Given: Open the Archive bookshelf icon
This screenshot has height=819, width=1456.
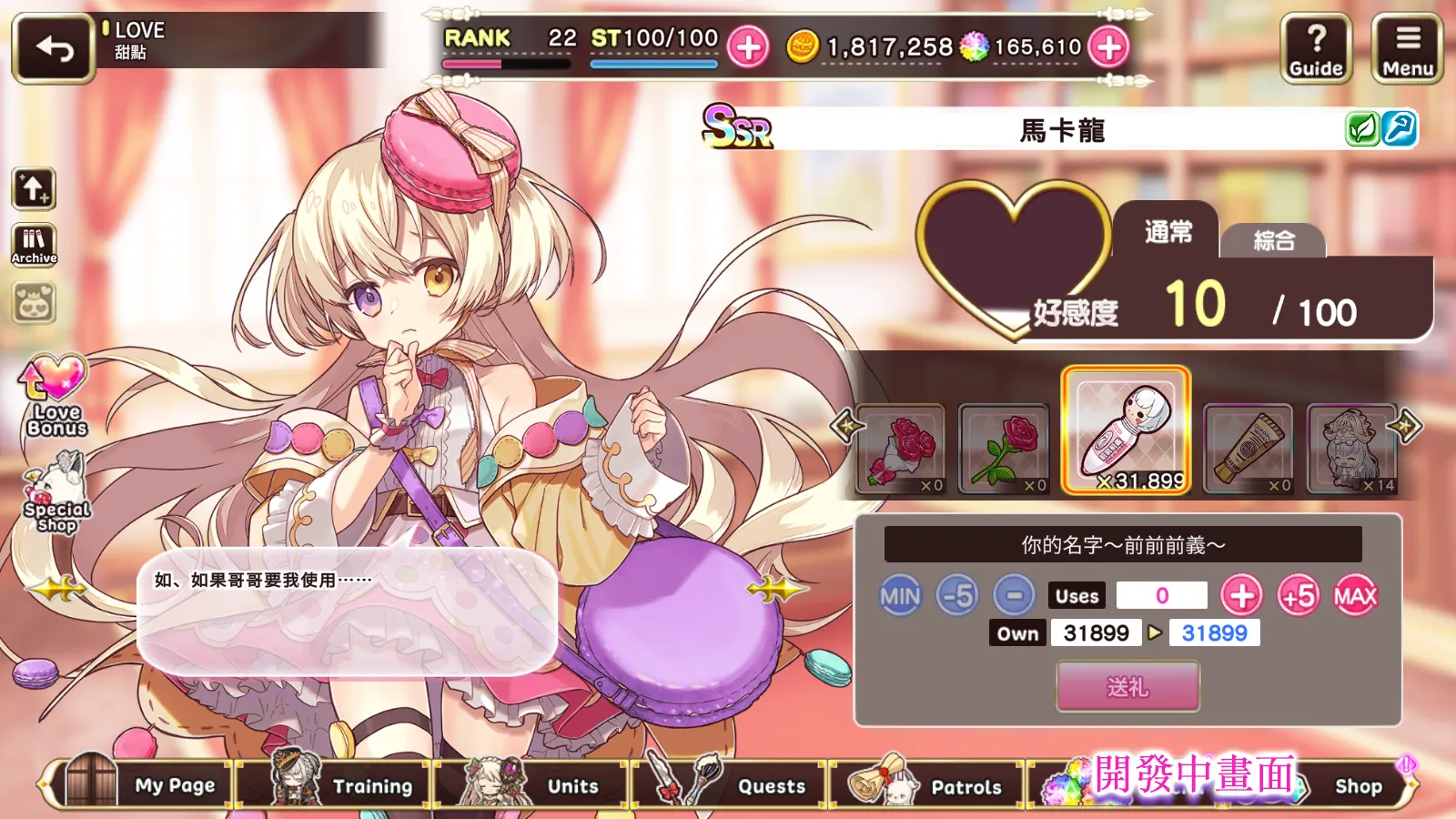Looking at the screenshot, I should pos(34,245).
